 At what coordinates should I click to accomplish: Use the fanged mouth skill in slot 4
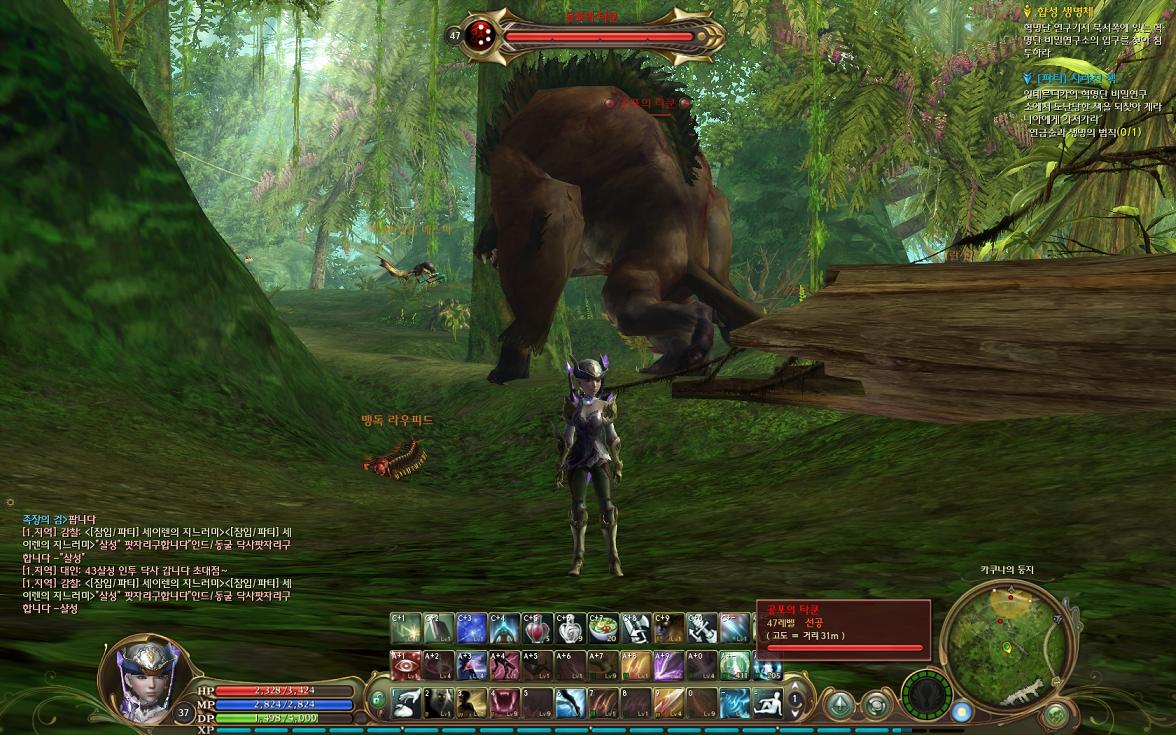[x=506, y=702]
